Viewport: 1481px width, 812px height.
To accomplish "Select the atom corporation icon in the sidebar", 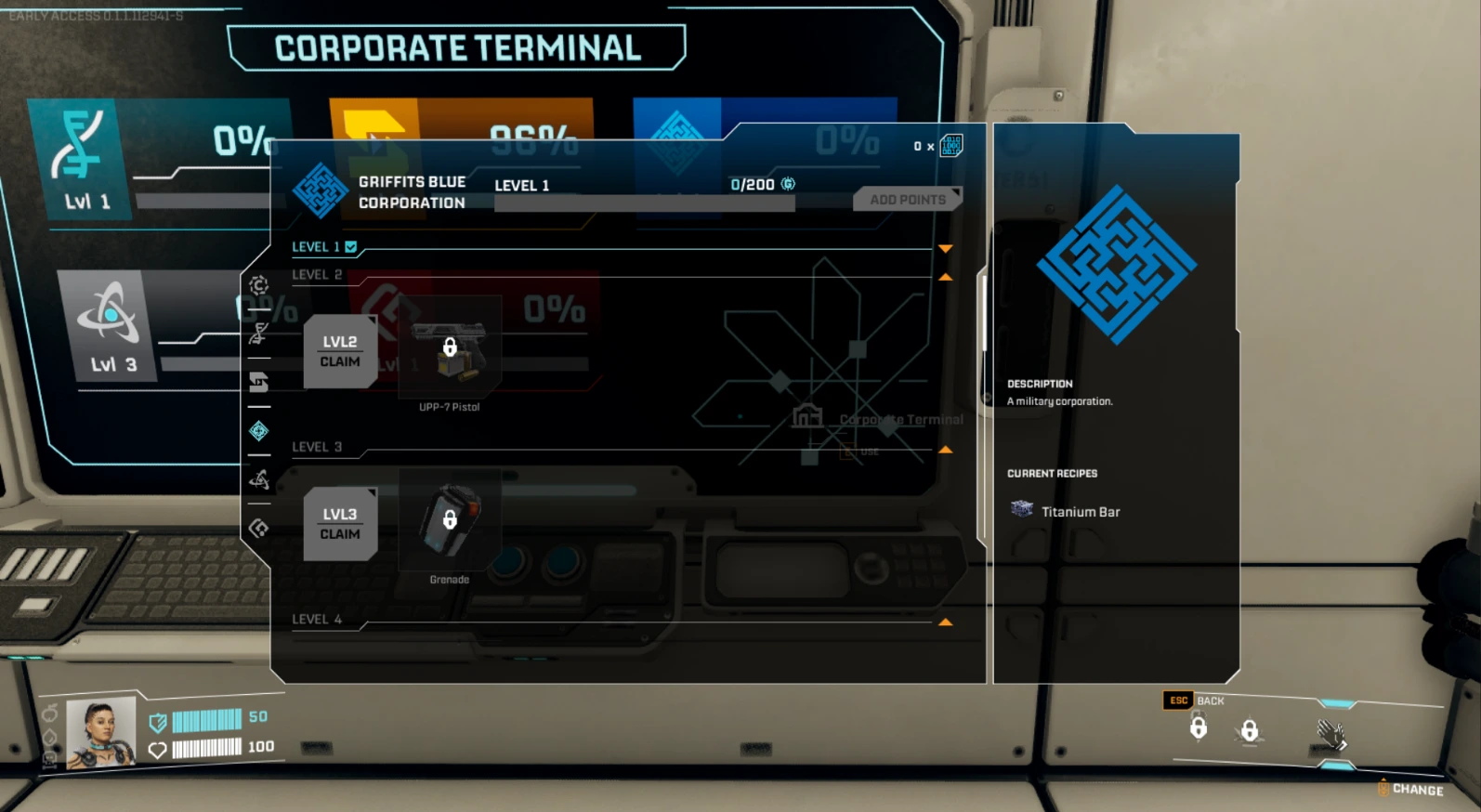I will (x=259, y=479).
